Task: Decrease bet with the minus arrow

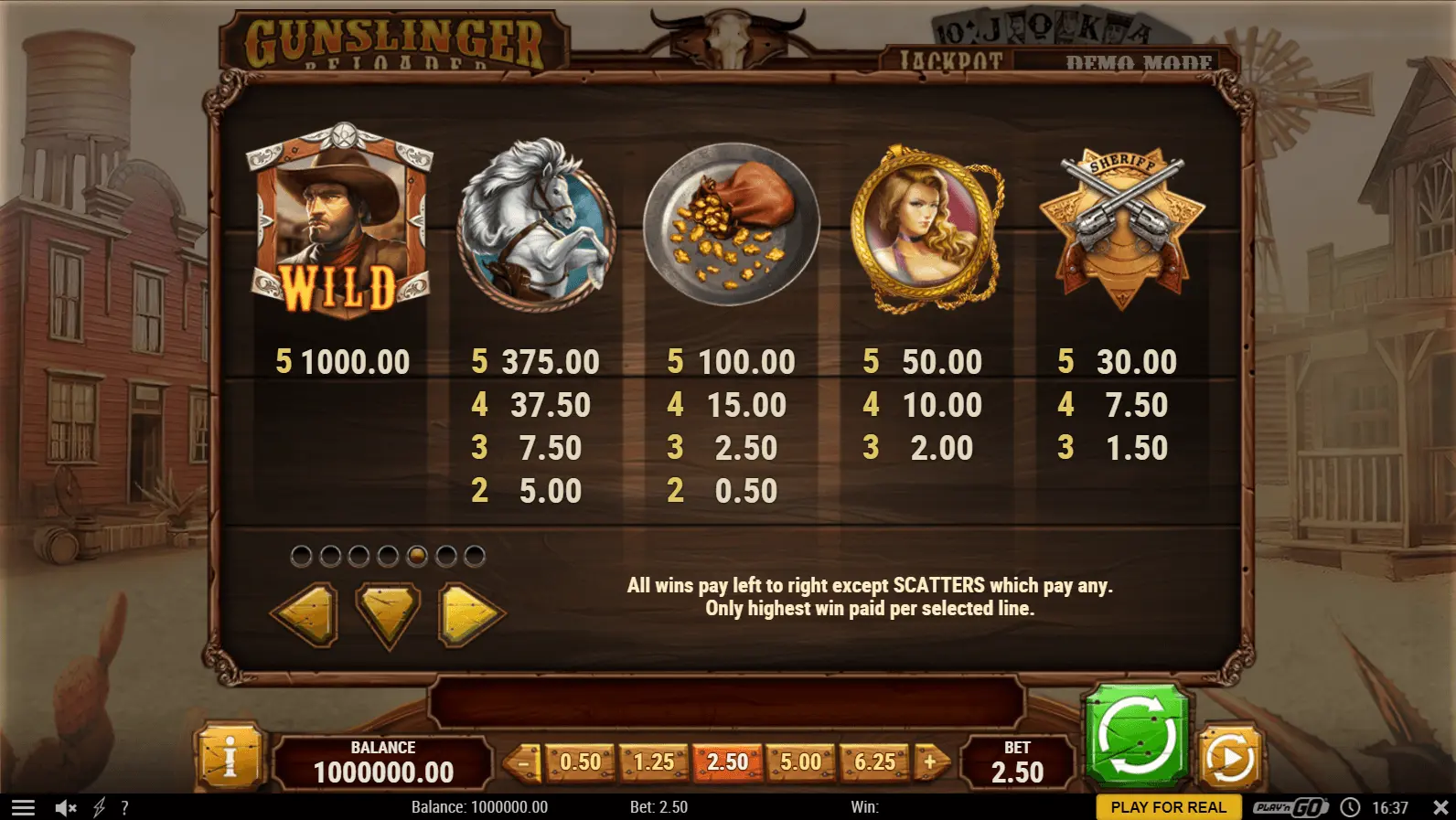Action: [524, 761]
